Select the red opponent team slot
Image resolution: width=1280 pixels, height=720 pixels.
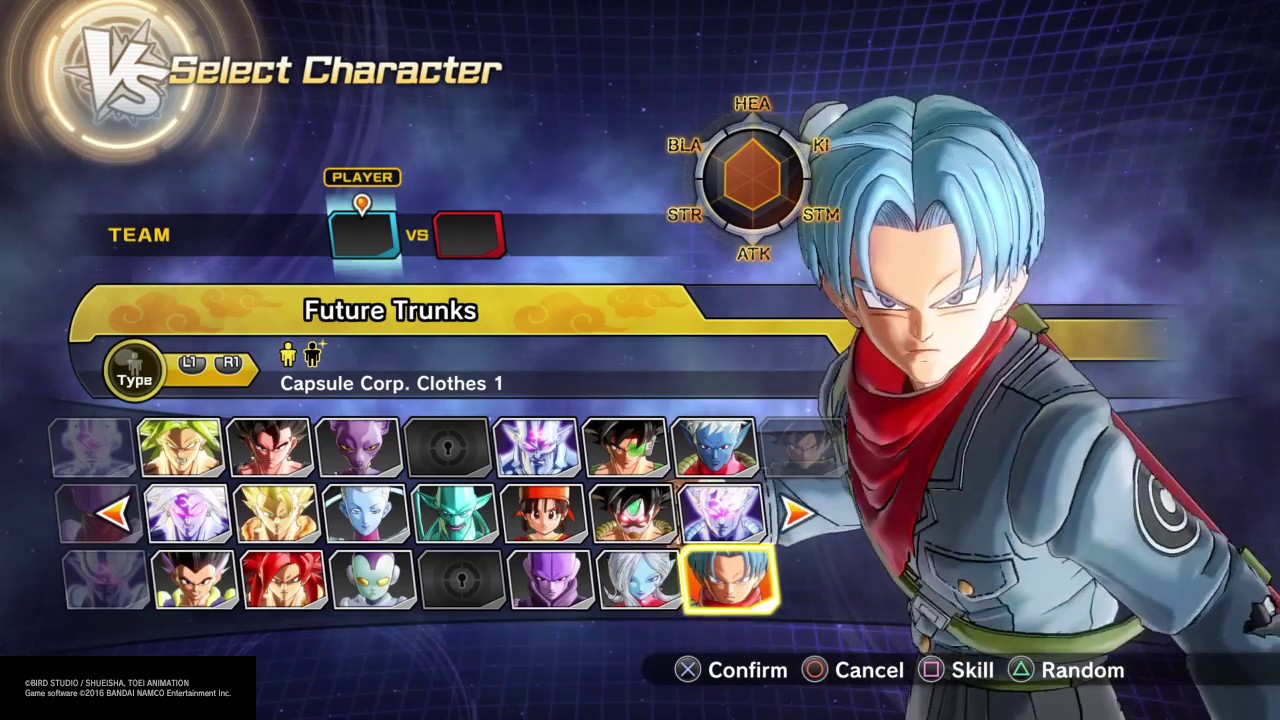tap(469, 236)
